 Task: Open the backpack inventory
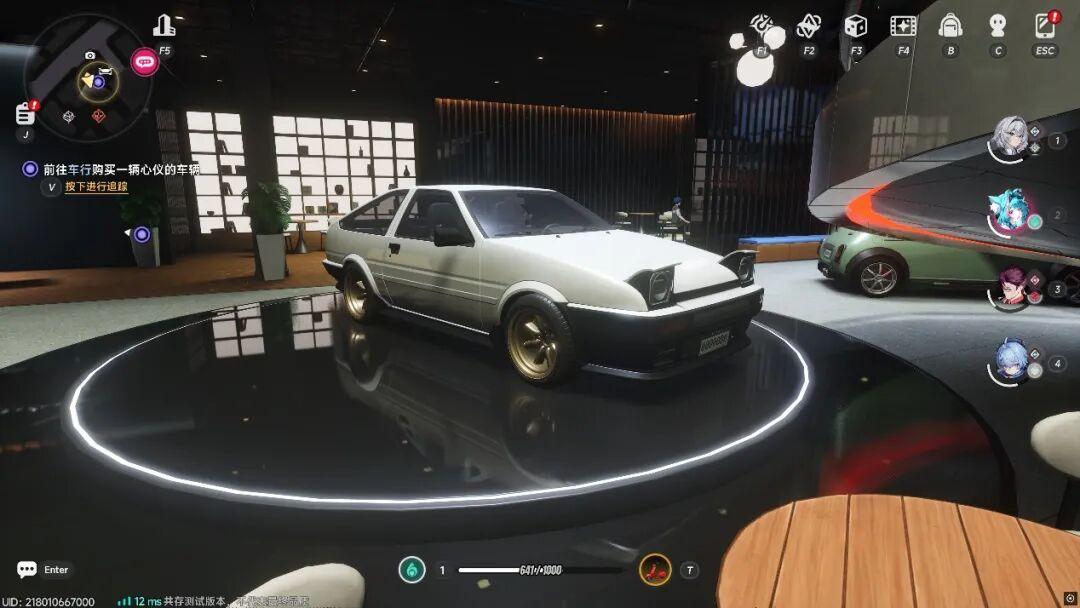tap(950, 26)
